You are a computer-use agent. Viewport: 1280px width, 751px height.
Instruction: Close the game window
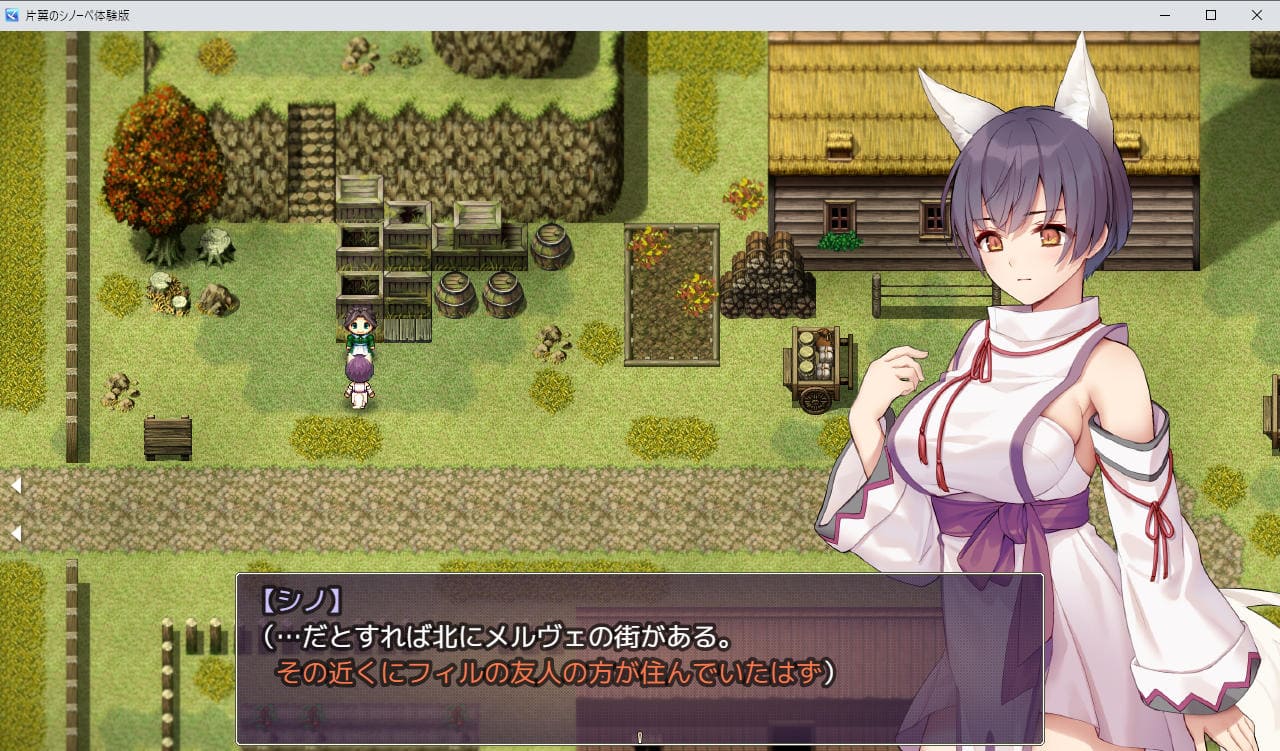pyautogui.click(x=1256, y=15)
